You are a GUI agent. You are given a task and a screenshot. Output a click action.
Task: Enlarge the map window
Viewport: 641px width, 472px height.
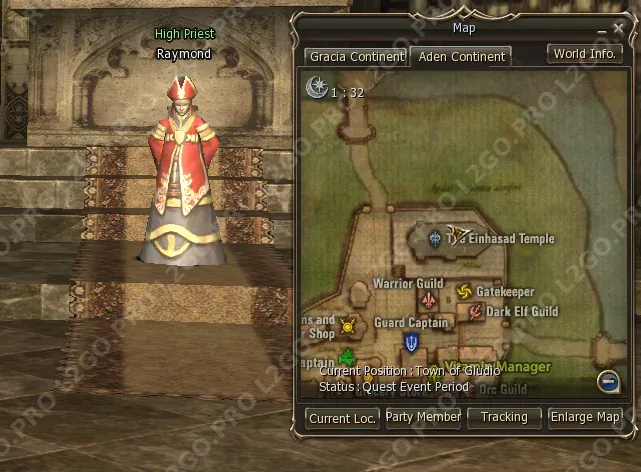tap(585, 417)
